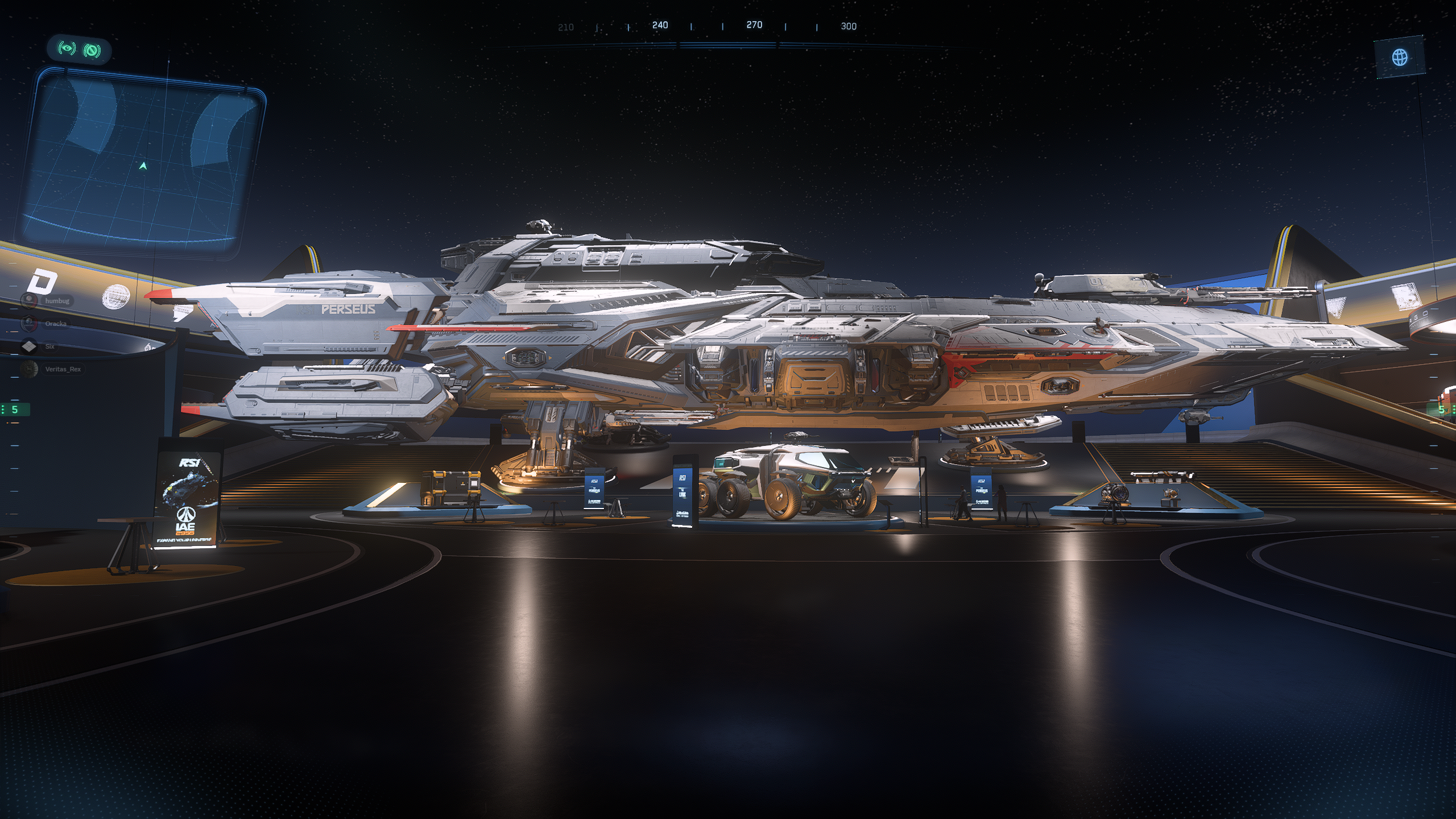Choose the player named Six
Screen dimensions: 1456x819
(x=49, y=346)
